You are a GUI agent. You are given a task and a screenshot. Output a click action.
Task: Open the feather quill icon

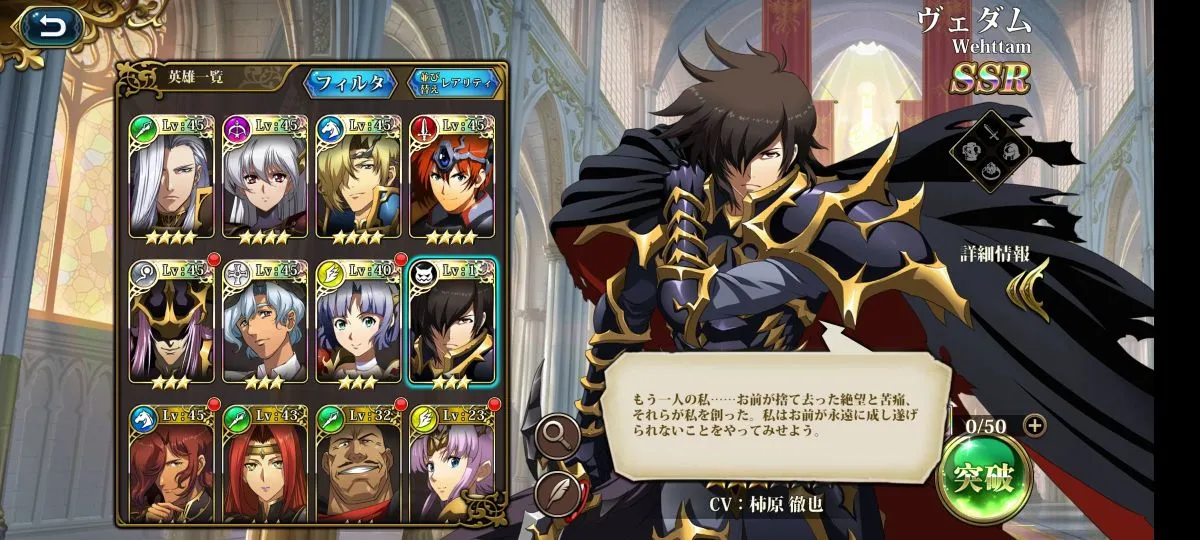[557, 492]
